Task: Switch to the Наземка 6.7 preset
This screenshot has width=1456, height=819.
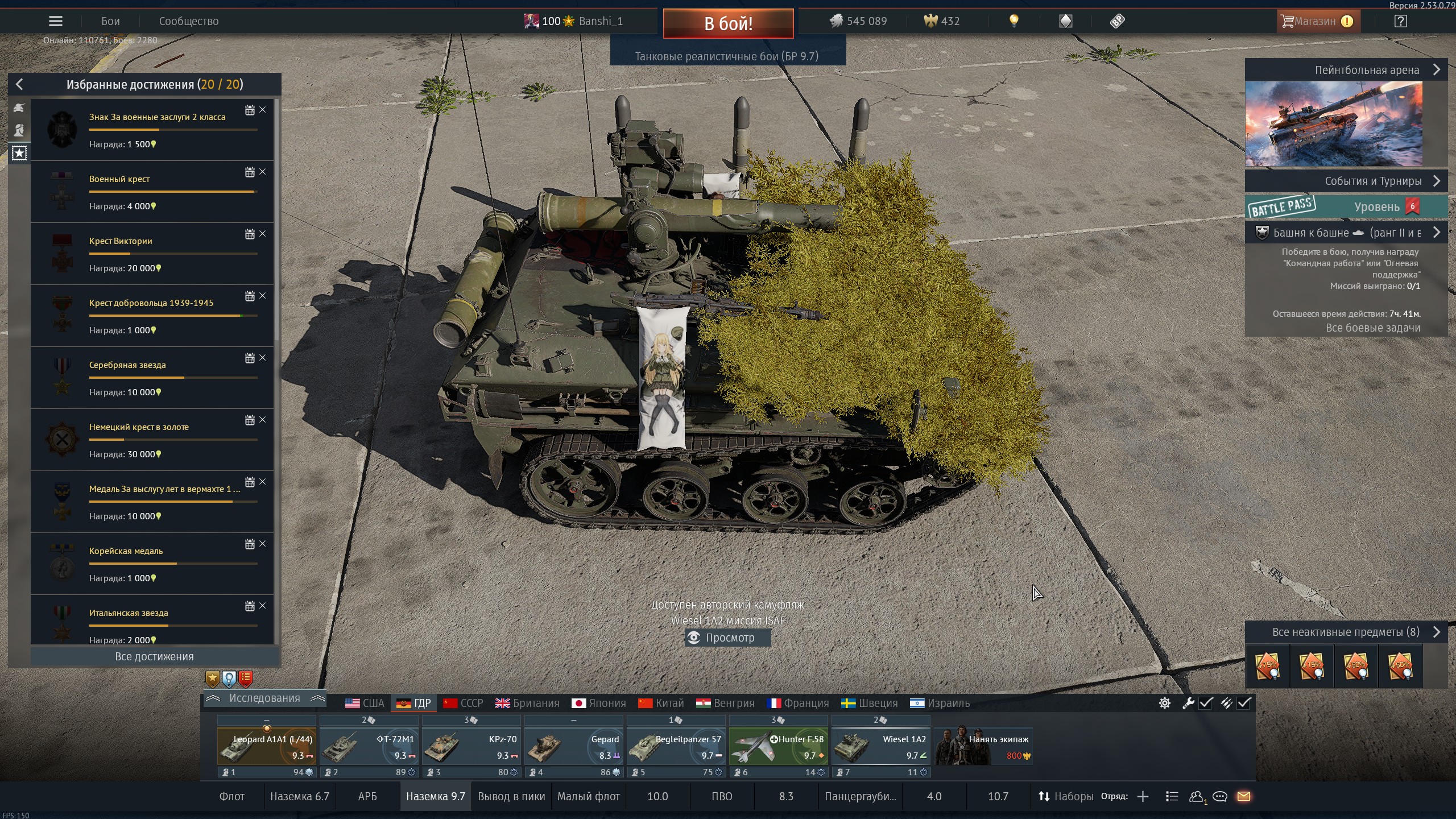Action: [x=300, y=797]
